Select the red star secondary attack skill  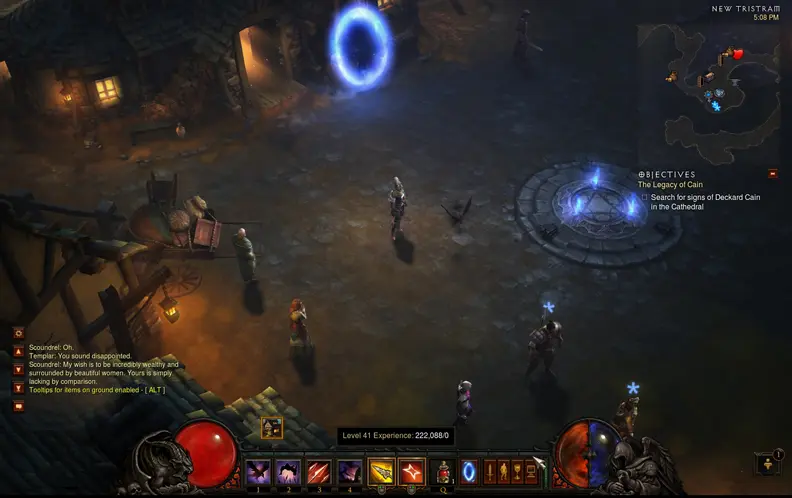pos(411,471)
